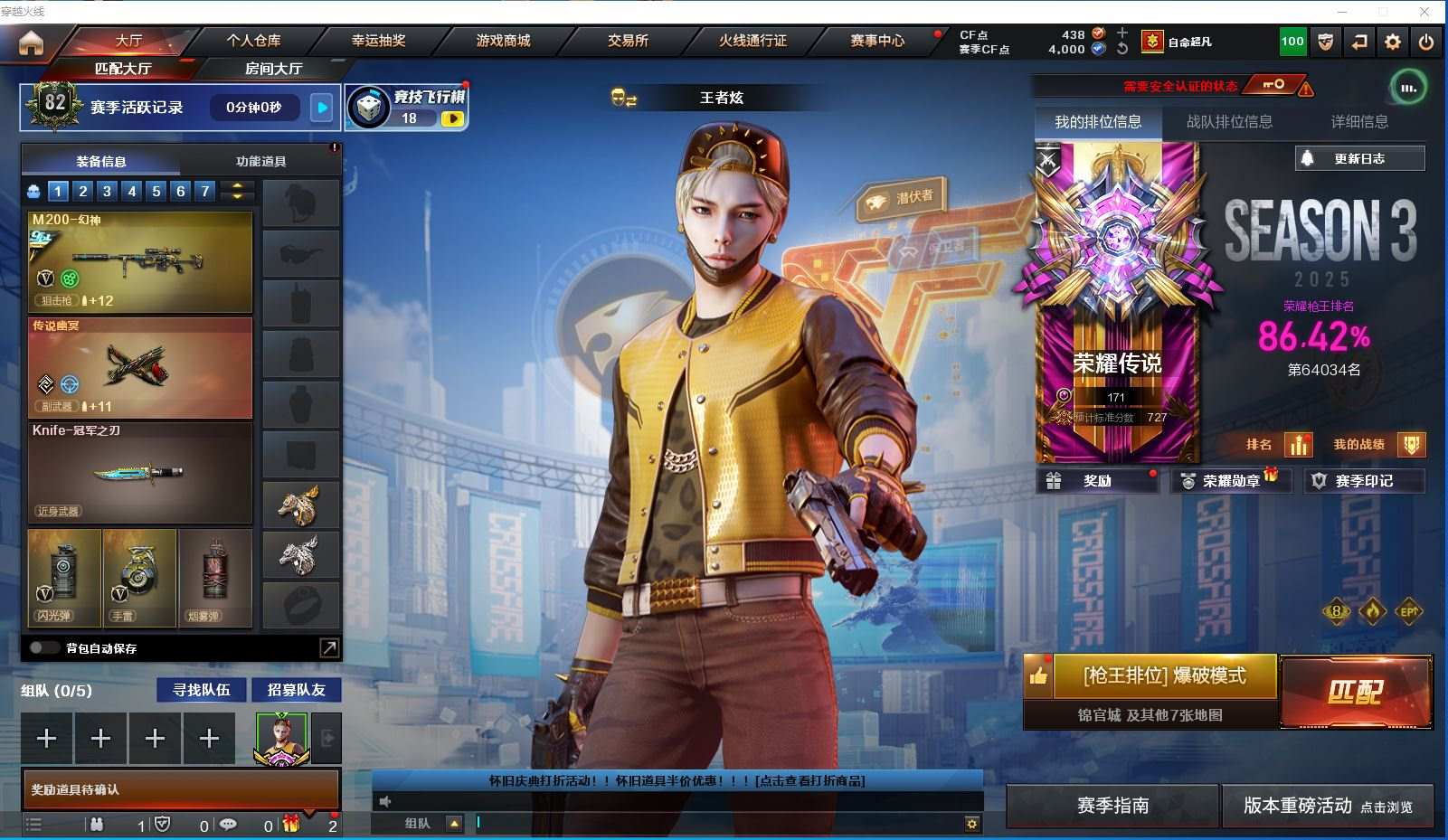Click 招募队友 to recruit teammates
Viewport: 1448px width, 840px height.
coord(296,690)
